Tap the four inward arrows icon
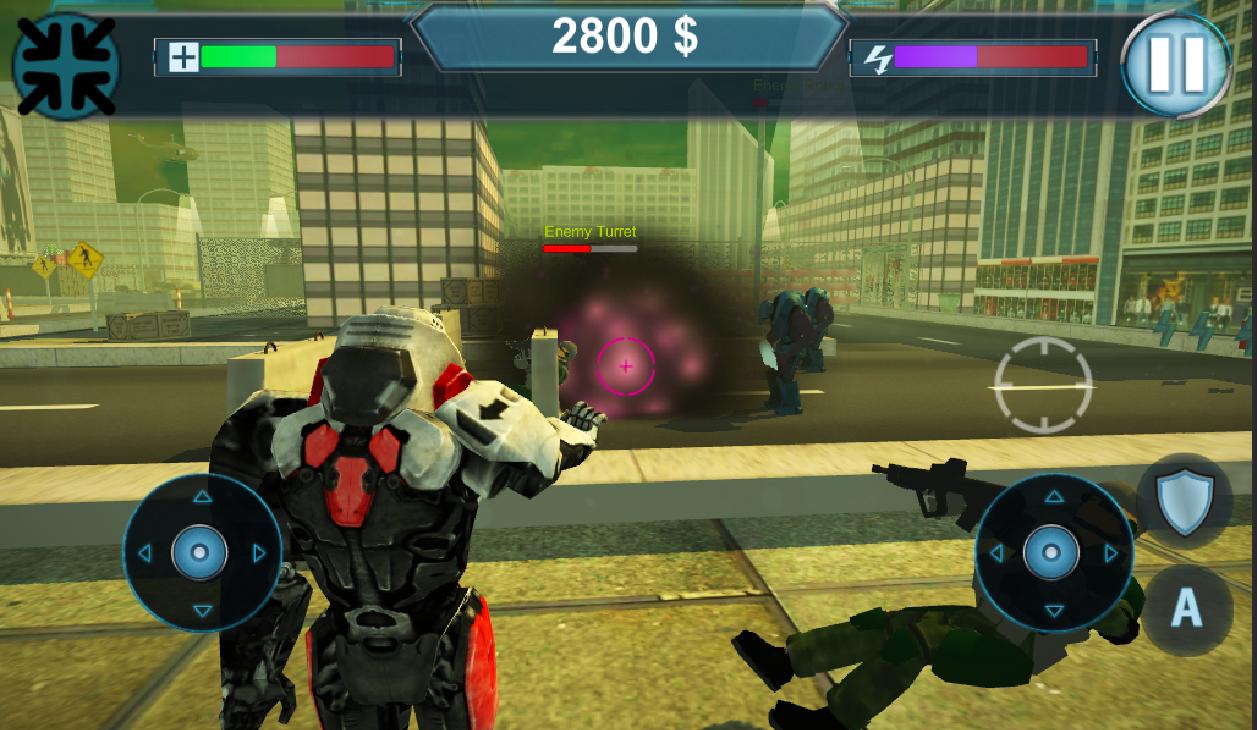 (x=65, y=65)
